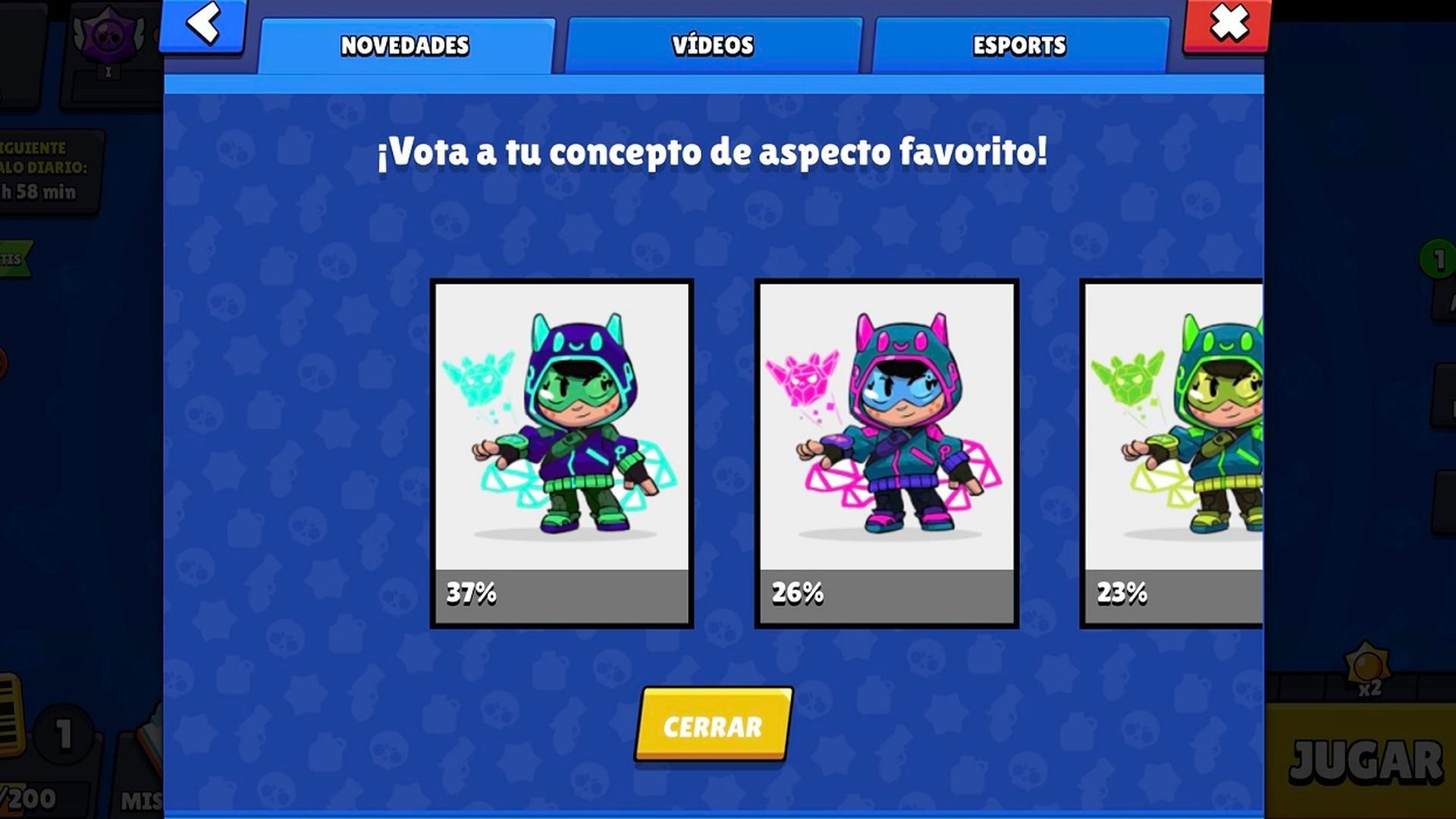Click the white back arrow icon

click(202, 25)
